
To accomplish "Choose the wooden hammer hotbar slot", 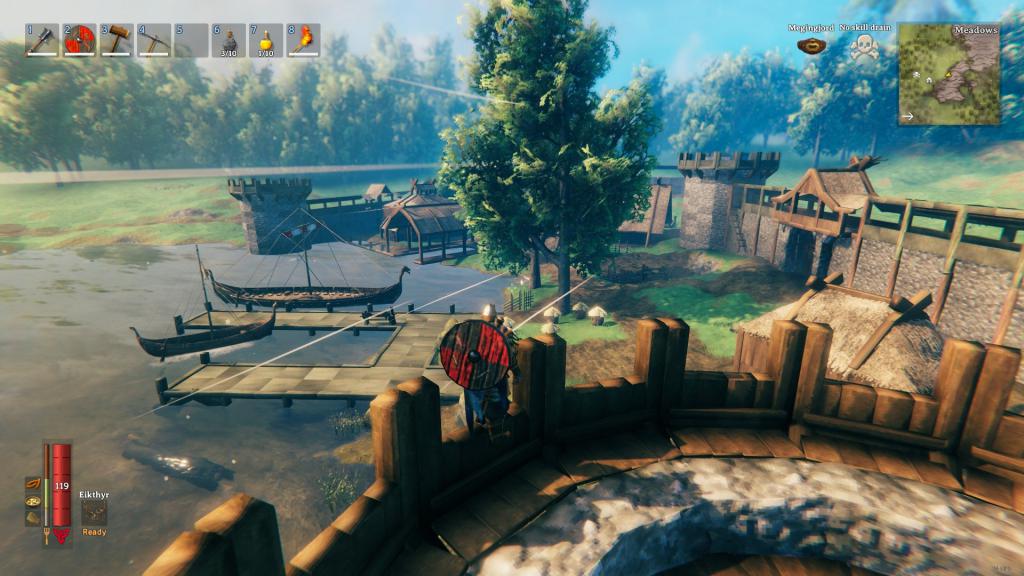I will tap(117, 40).
